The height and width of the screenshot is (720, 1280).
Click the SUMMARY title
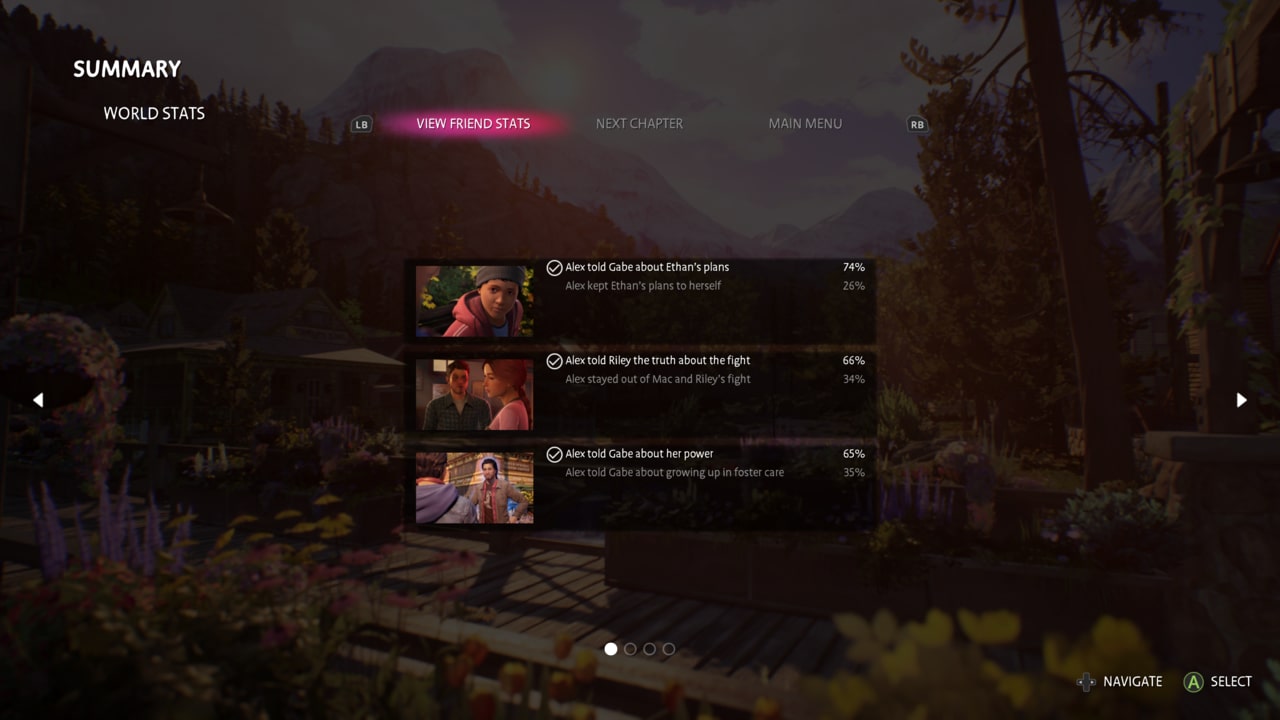[126, 68]
